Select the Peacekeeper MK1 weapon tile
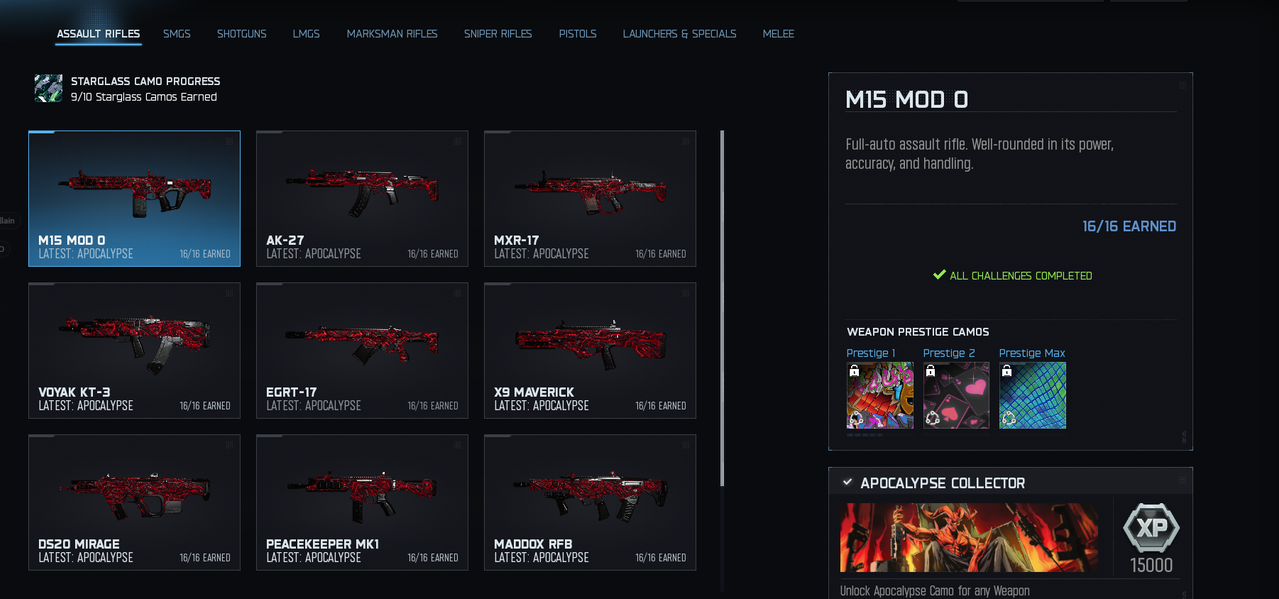This screenshot has width=1279, height=599. pyautogui.click(x=362, y=502)
